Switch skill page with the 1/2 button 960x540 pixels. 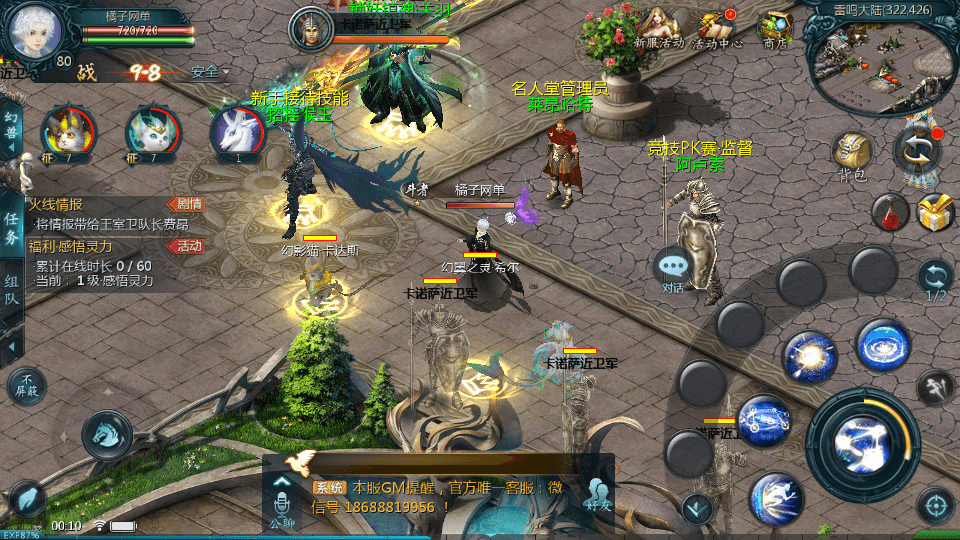point(935,278)
